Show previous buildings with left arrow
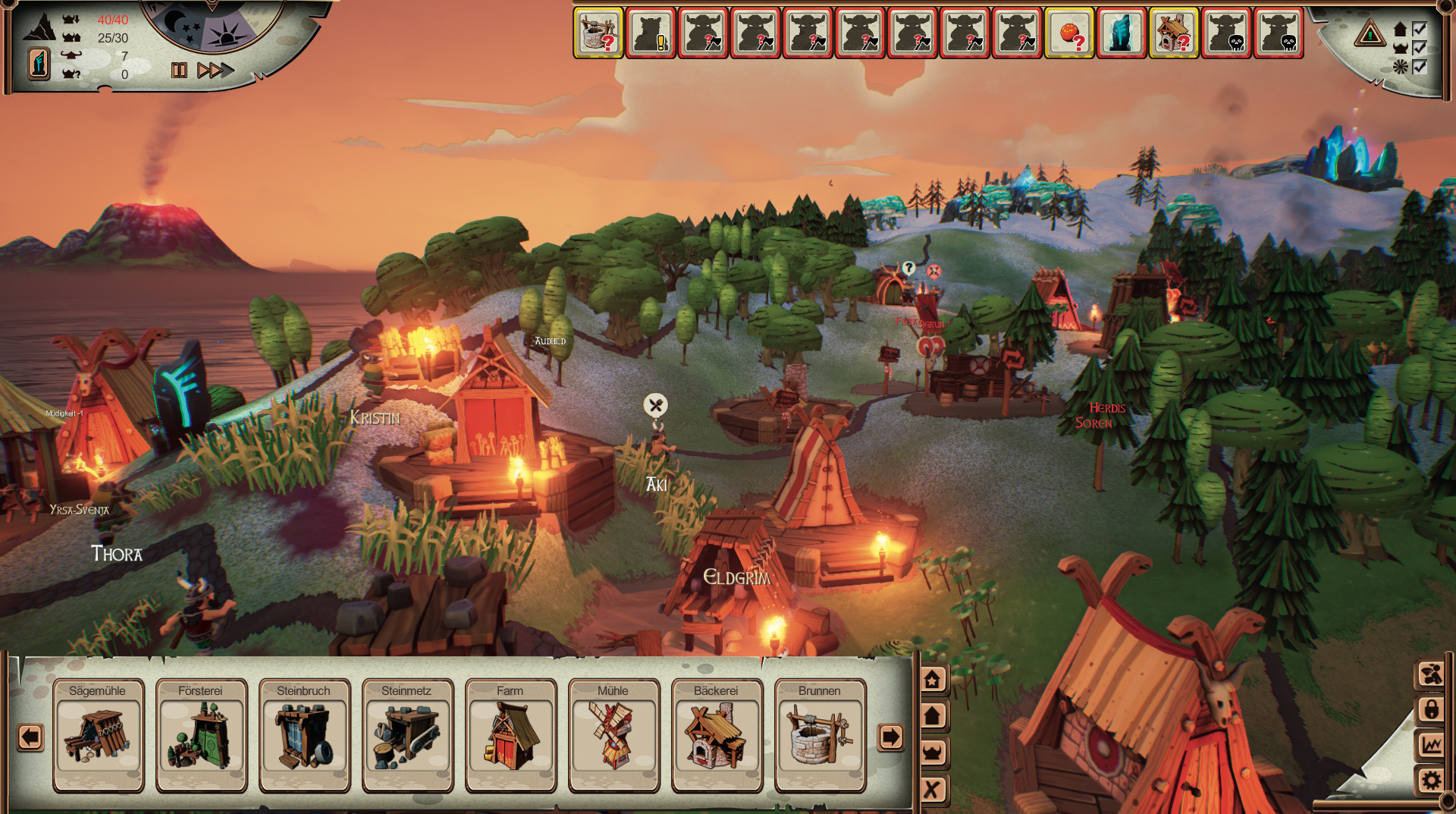The height and width of the screenshot is (814, 1456). 30,737
